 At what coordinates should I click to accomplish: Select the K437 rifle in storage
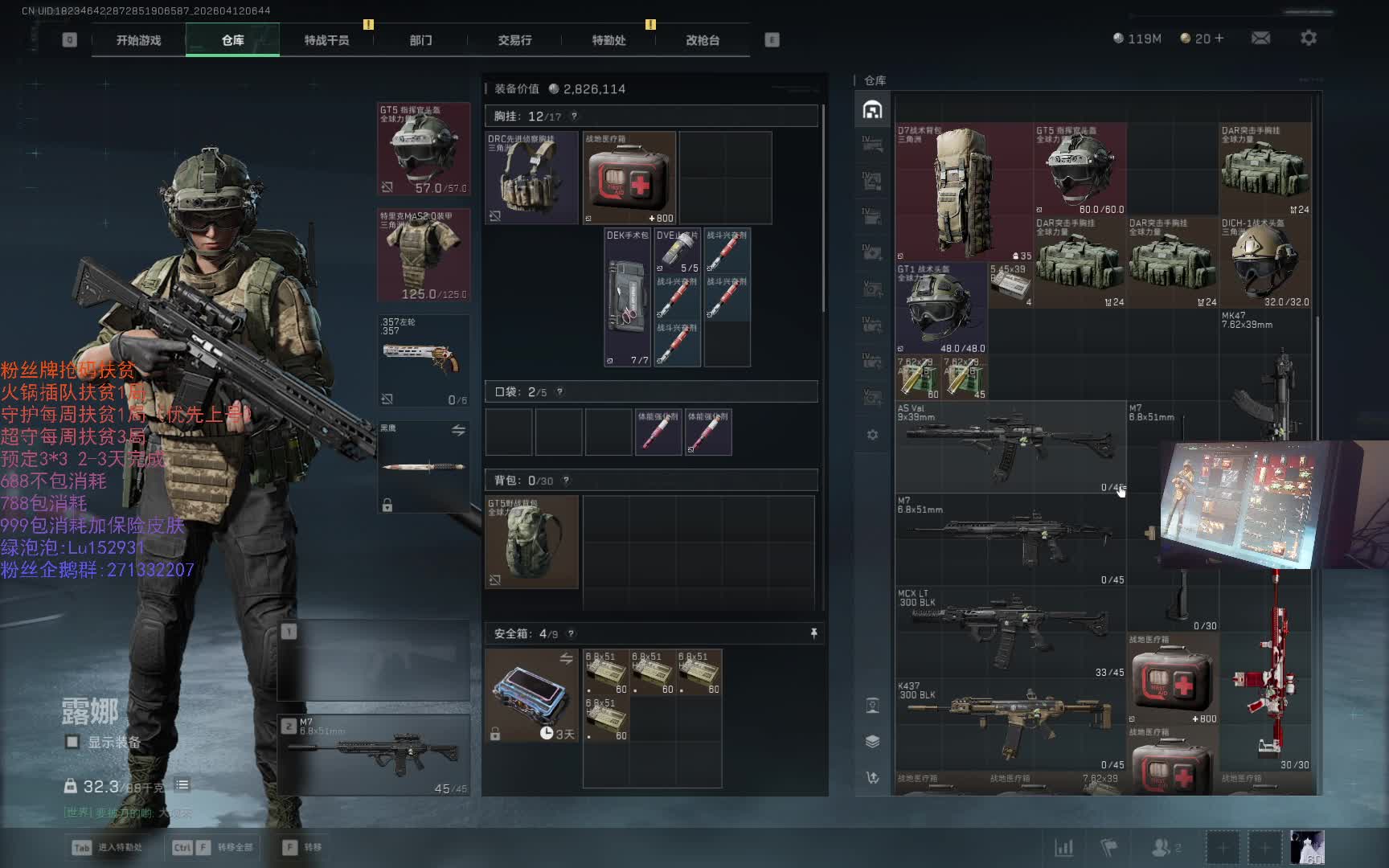pos(1010,723)
